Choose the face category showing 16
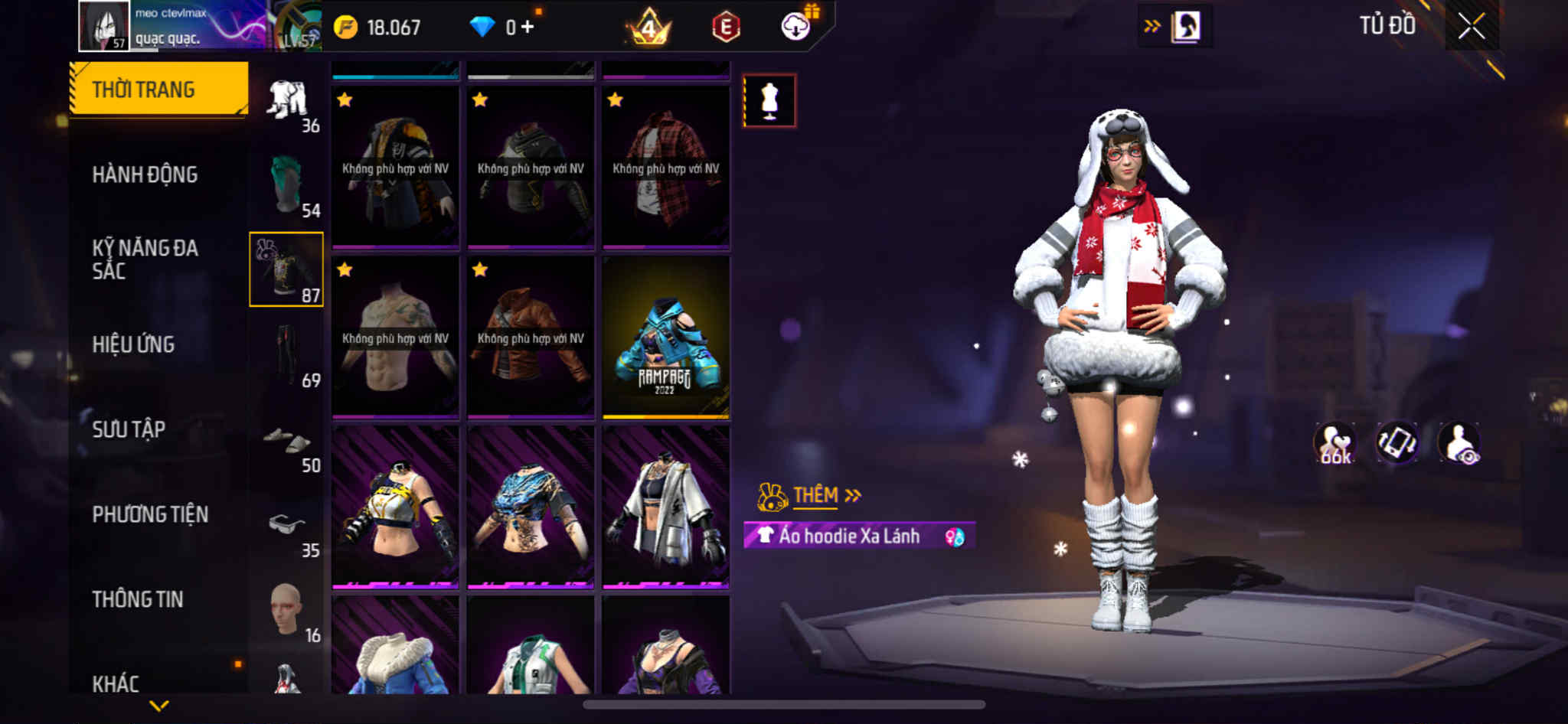 pyautogui.click(x=287, y=612)
